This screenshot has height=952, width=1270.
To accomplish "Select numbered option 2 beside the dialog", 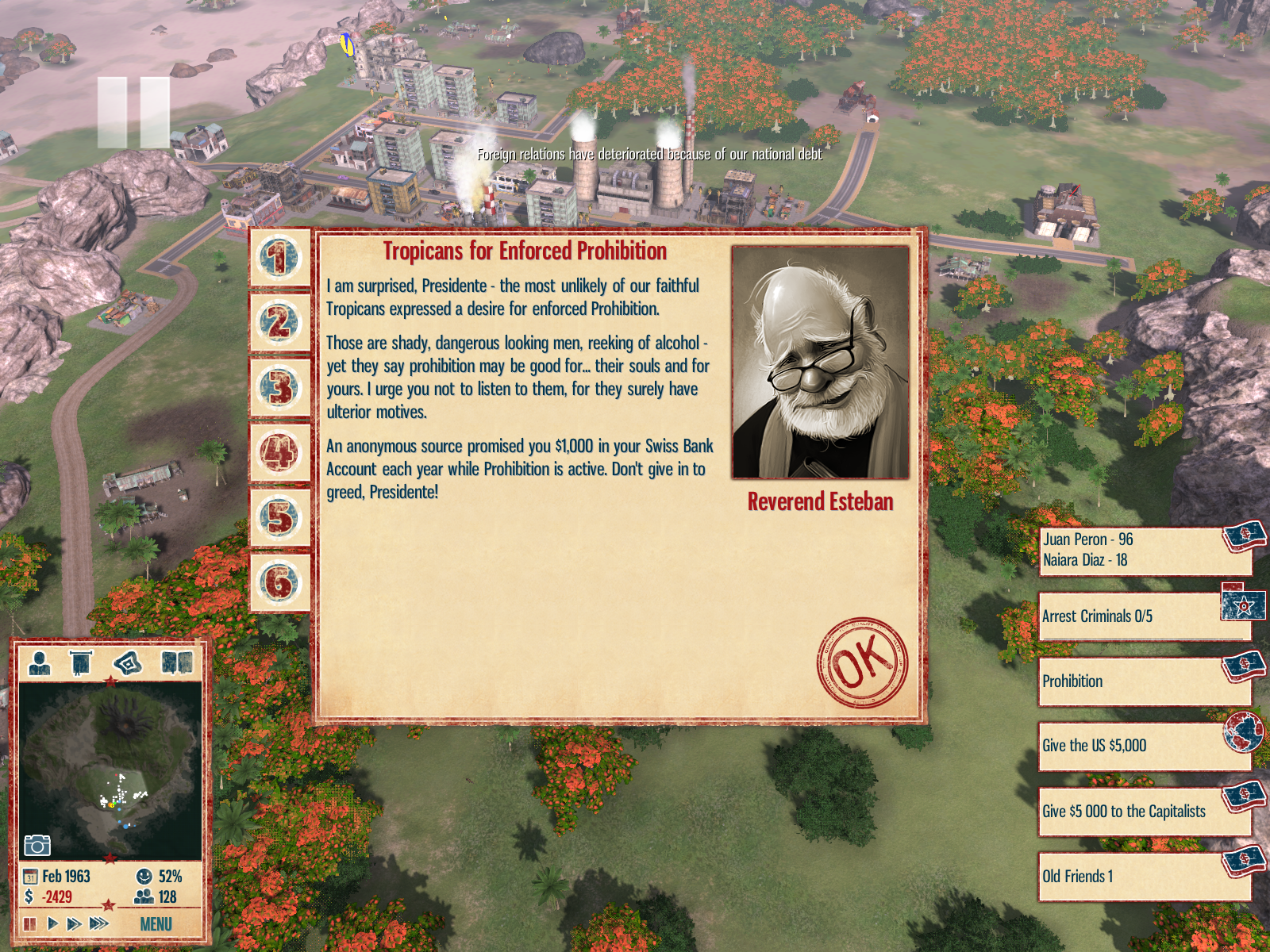I will [x=279, y=324].
